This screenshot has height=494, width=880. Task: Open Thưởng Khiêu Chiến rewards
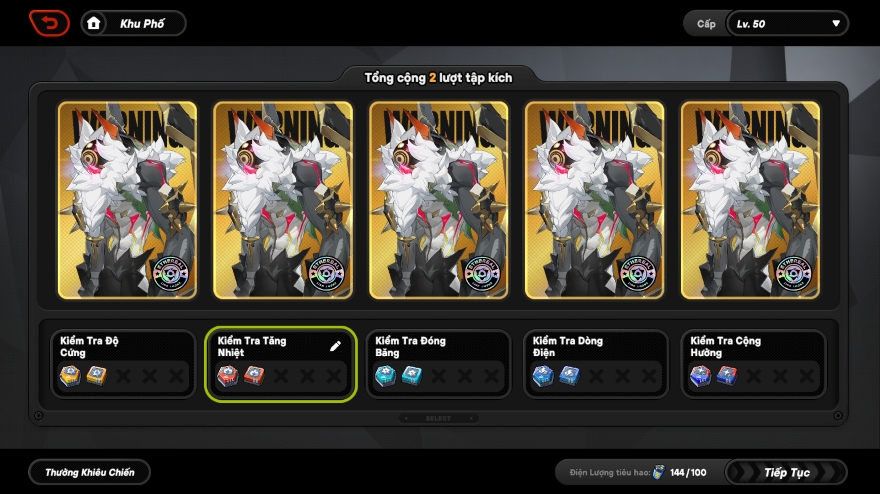point(89,472)
